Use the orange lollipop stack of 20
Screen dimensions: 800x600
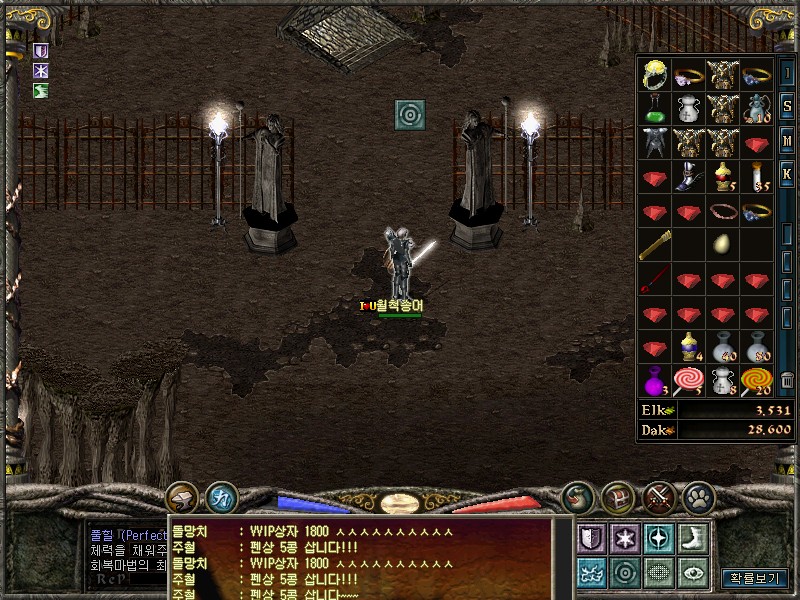[x=757, y=381]
